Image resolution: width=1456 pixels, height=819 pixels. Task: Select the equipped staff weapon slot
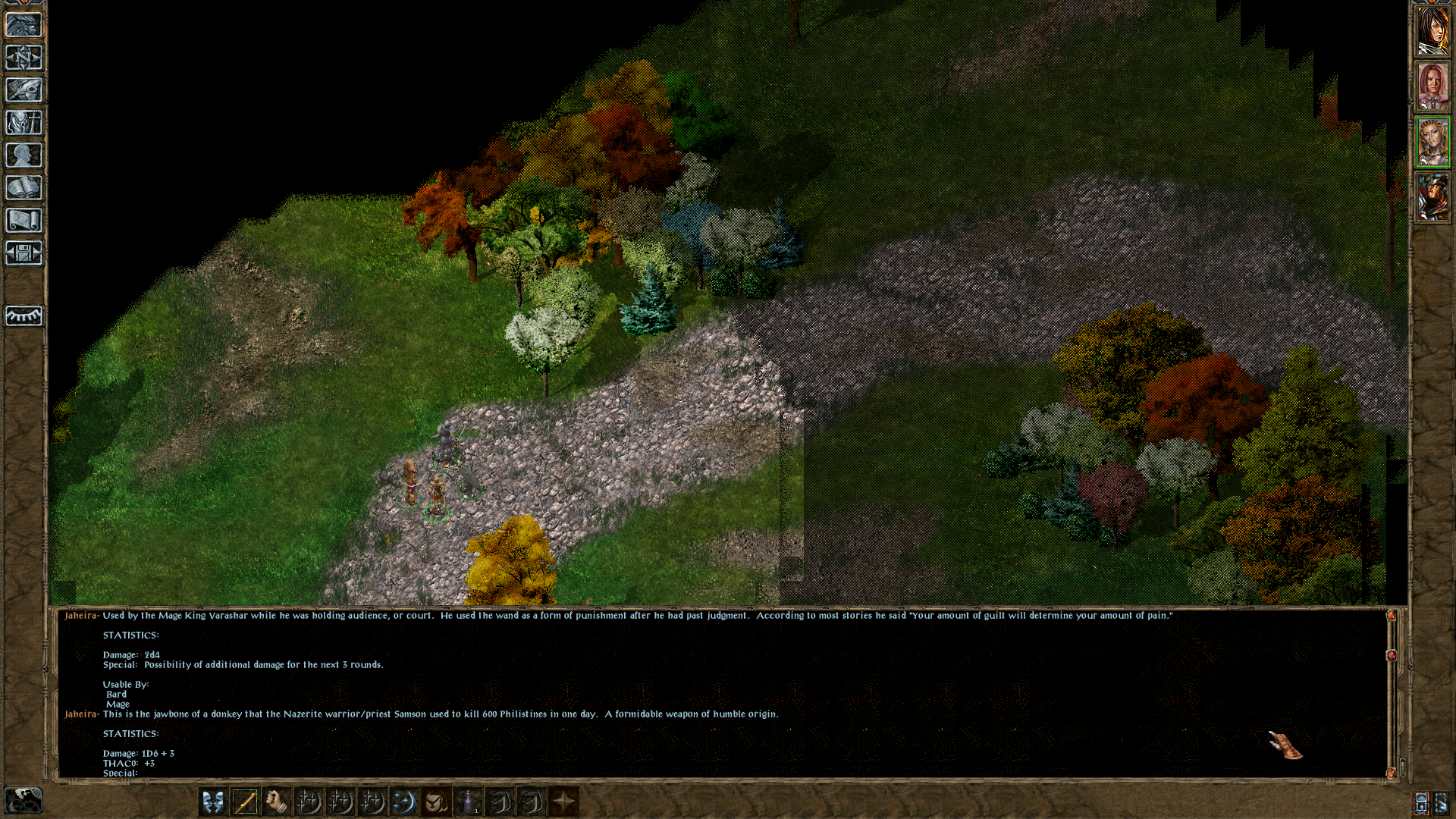point(244,802)
